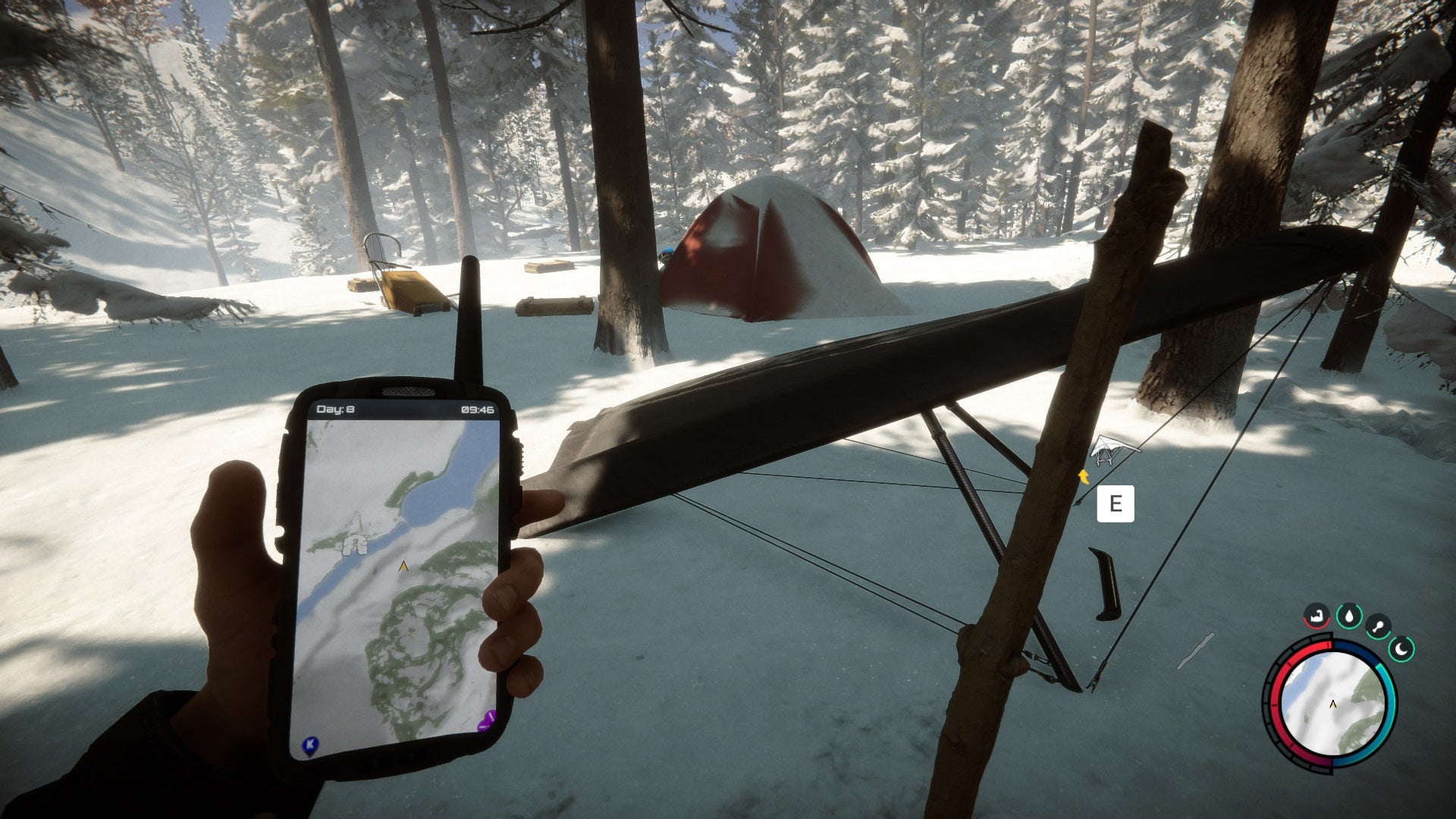Click the 09:46 clock on the GPS

(478, 408)
